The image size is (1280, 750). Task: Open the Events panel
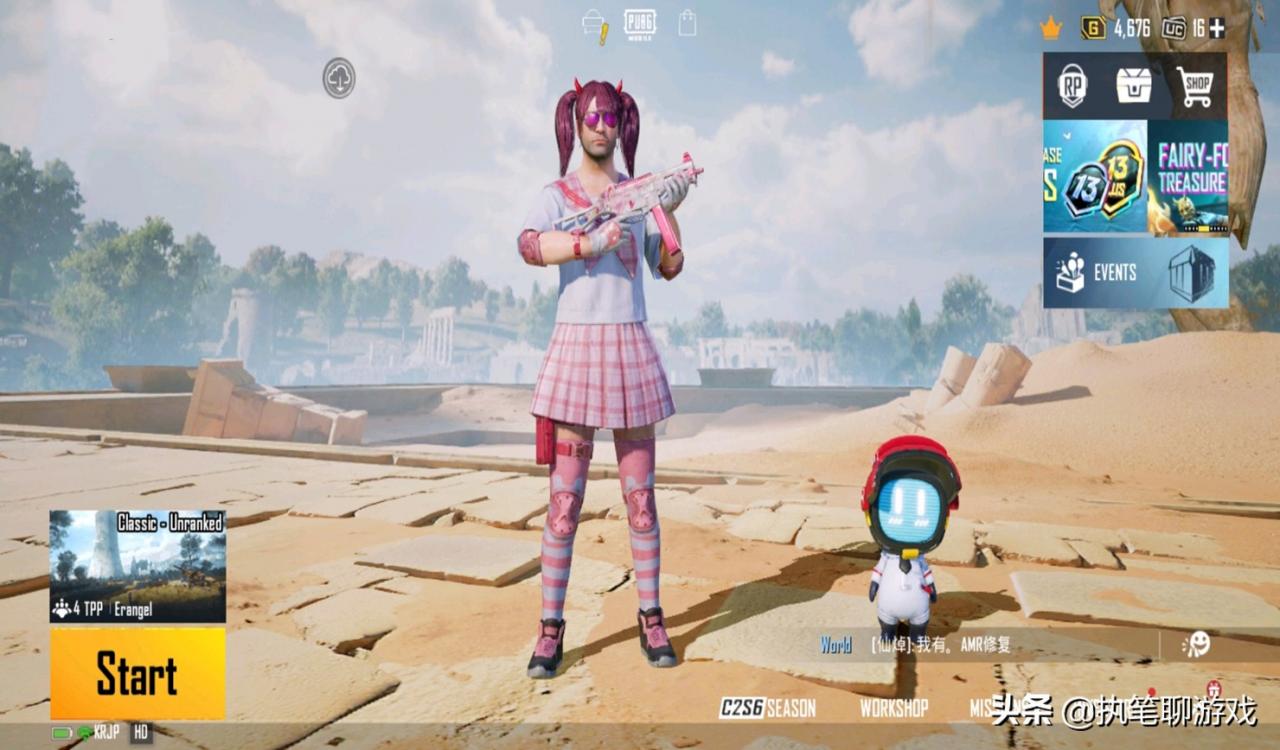click(1135, 272)
